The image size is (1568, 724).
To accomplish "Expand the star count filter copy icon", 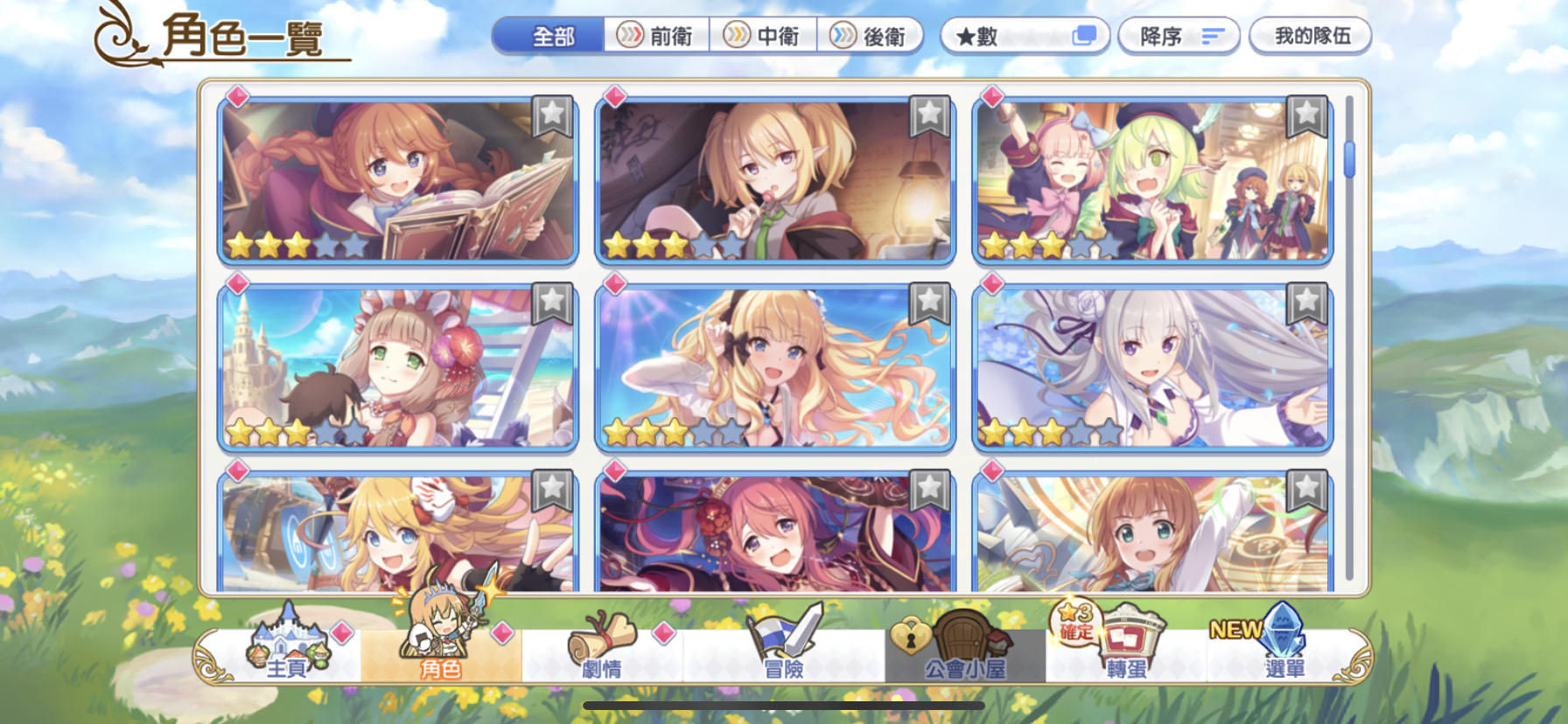I will point(1083,36).
